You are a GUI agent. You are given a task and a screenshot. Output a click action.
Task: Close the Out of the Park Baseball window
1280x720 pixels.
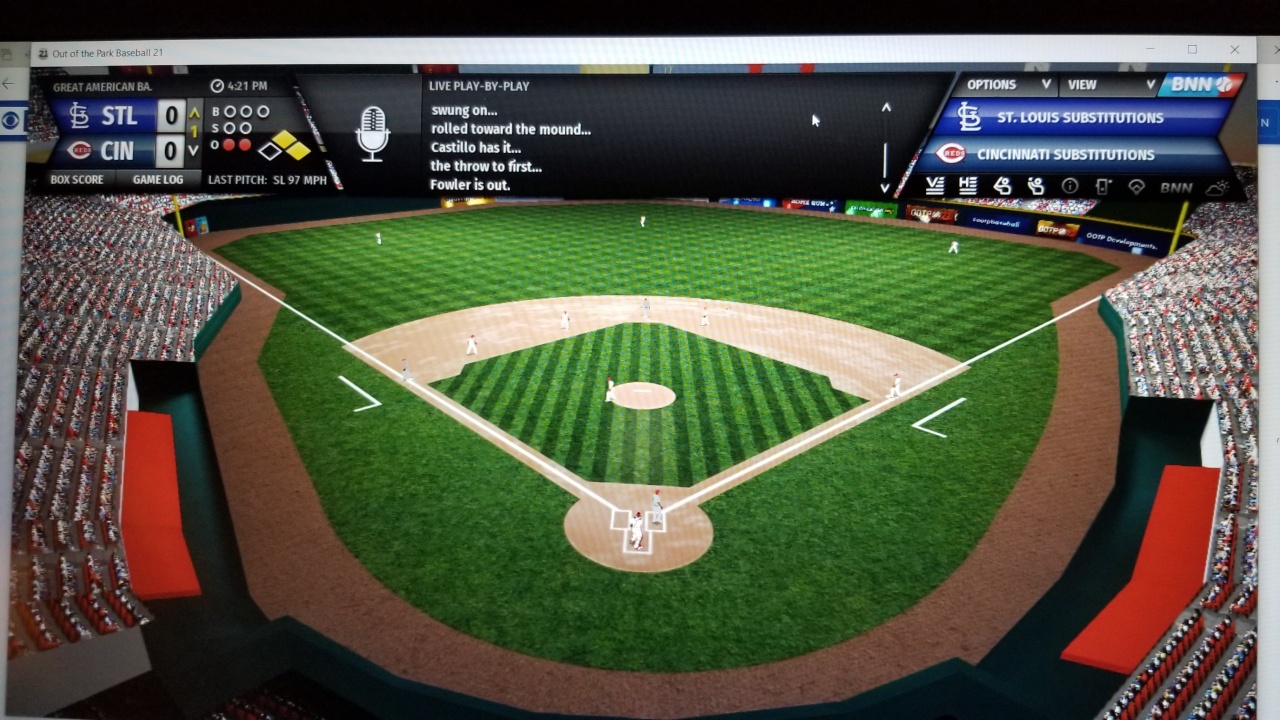pyautogui.click(x=1235, y=50)
